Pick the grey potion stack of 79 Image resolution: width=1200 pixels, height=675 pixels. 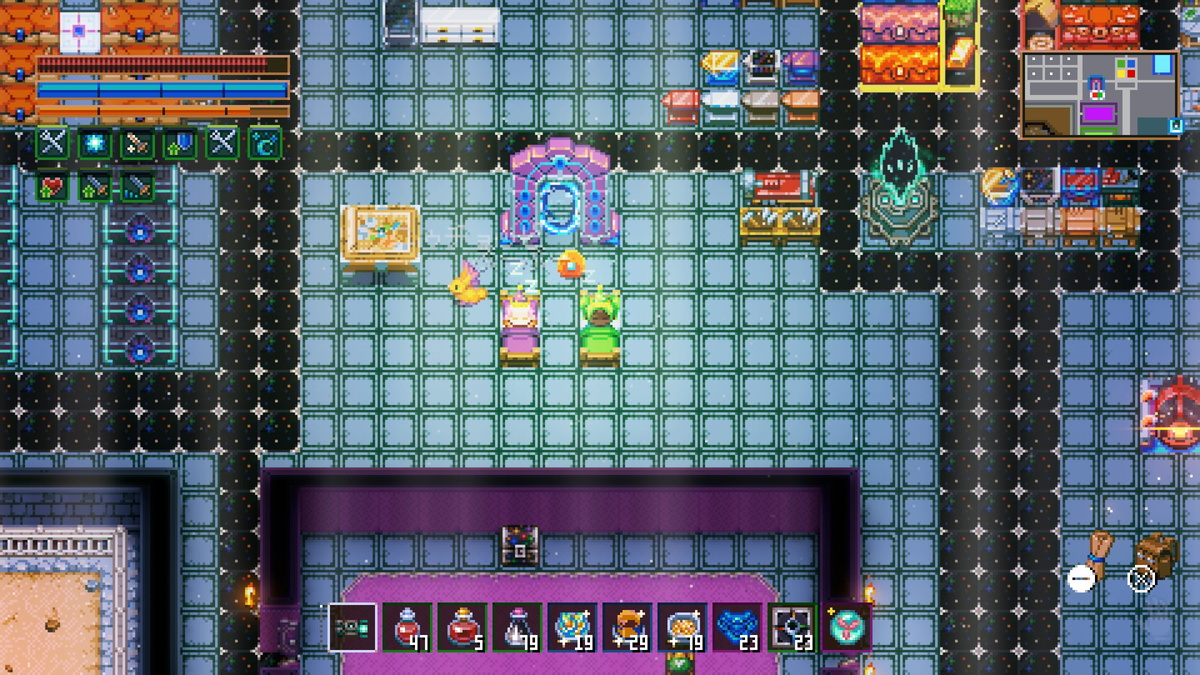(517, 628)
